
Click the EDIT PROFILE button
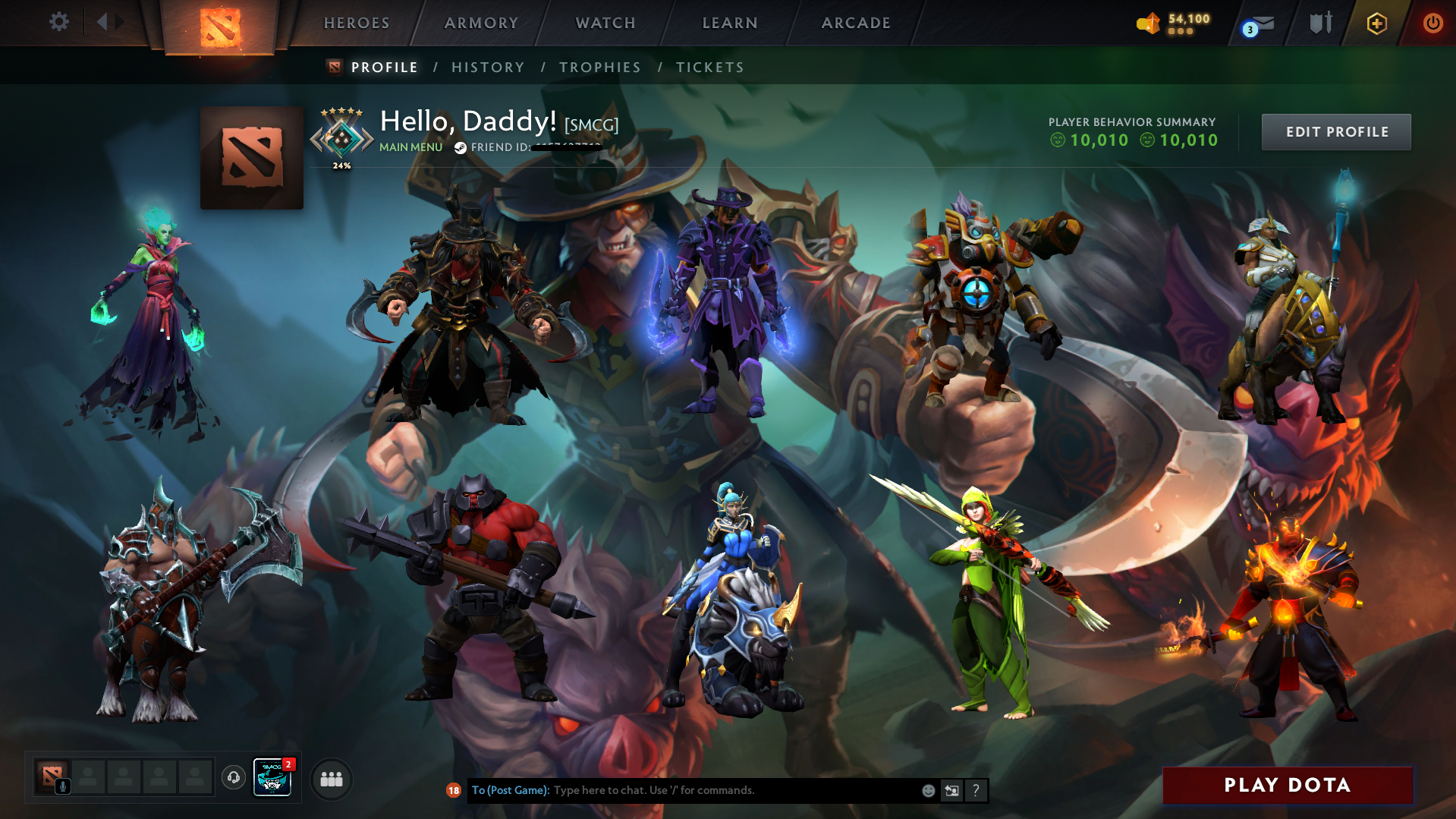(x=1335, y=131)
